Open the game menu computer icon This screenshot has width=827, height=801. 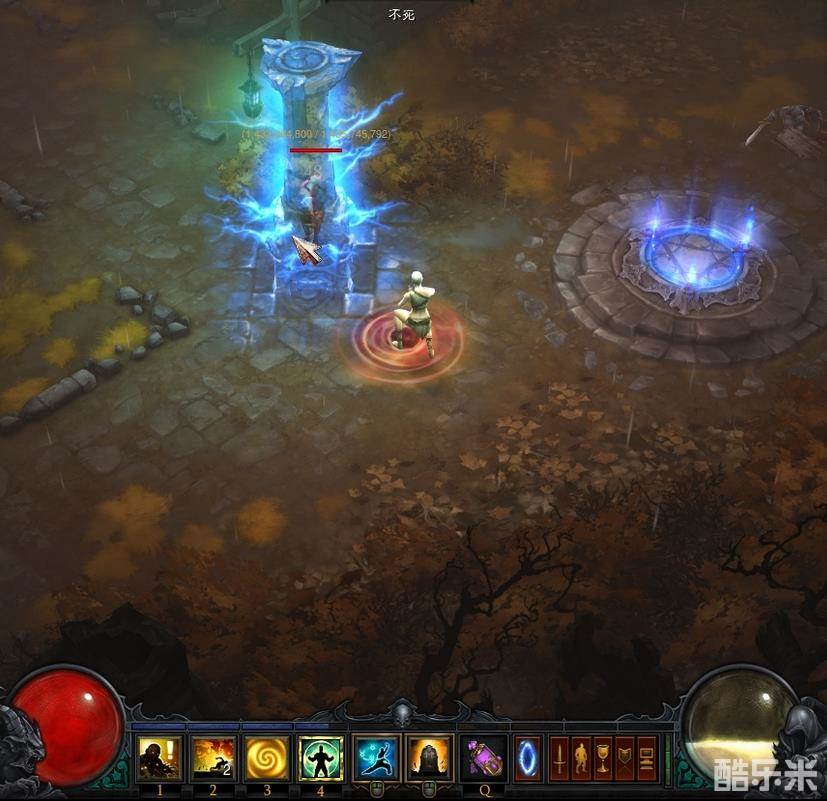[x=647, y=757]
